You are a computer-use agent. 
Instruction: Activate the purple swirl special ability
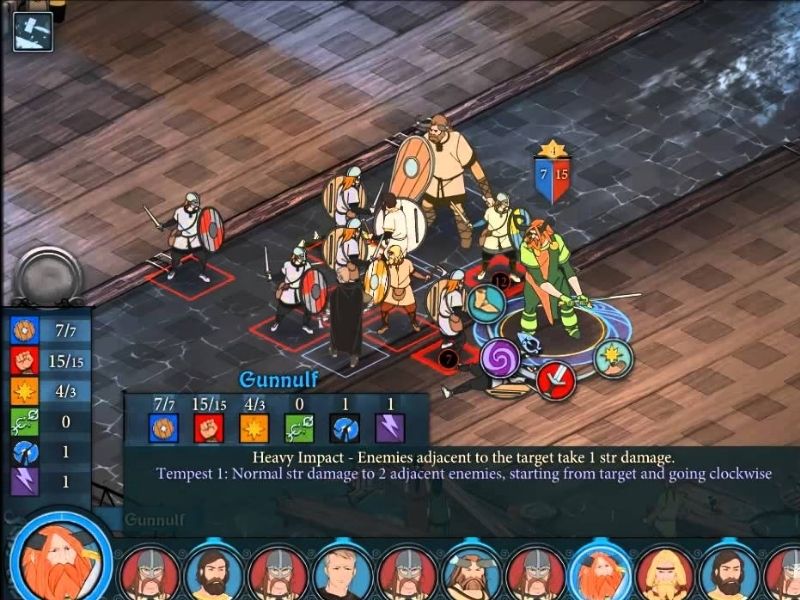pyautogui.click(x=500, y=358)
